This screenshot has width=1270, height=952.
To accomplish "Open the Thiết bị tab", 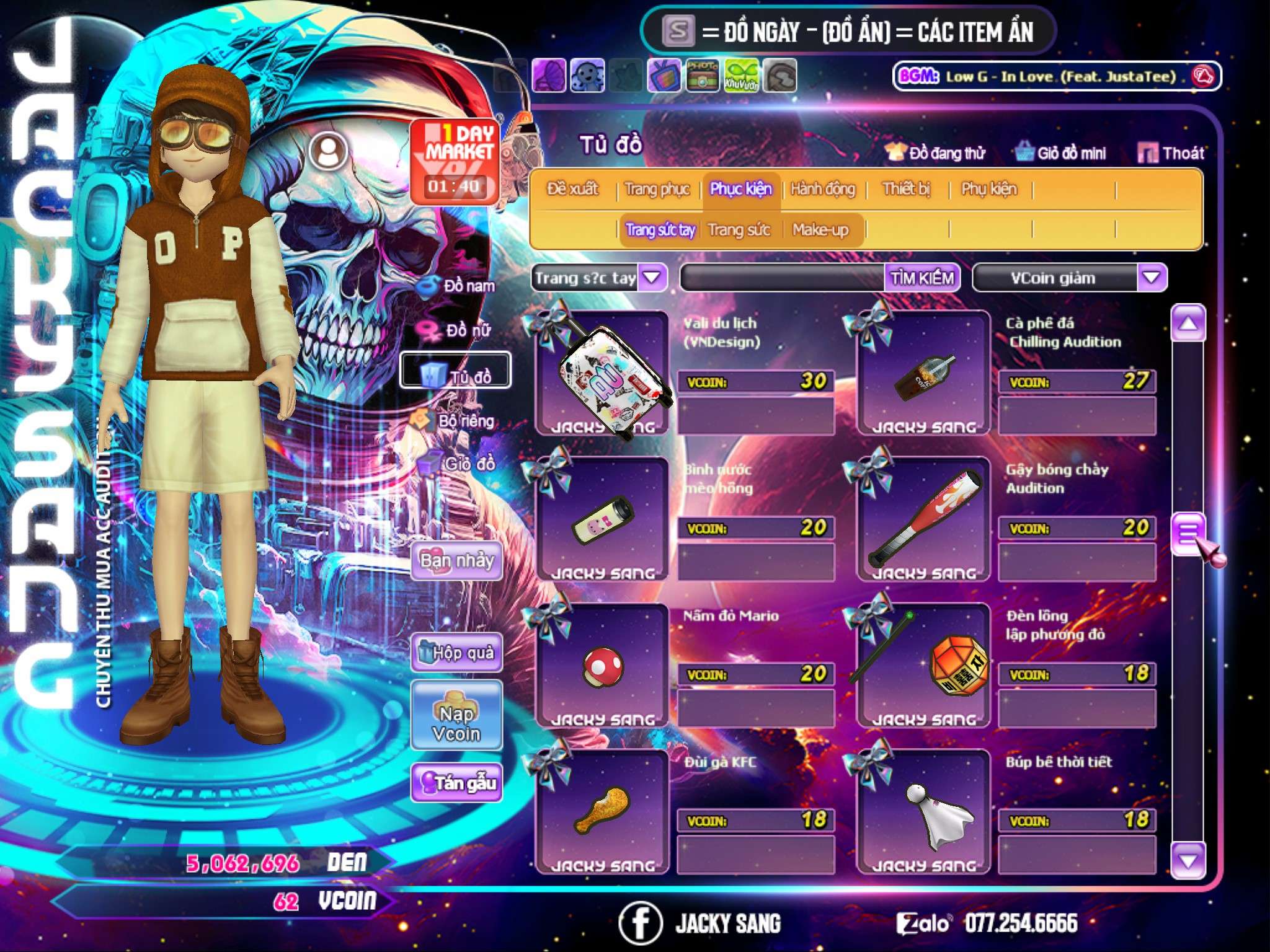I will tap(906, 188).
